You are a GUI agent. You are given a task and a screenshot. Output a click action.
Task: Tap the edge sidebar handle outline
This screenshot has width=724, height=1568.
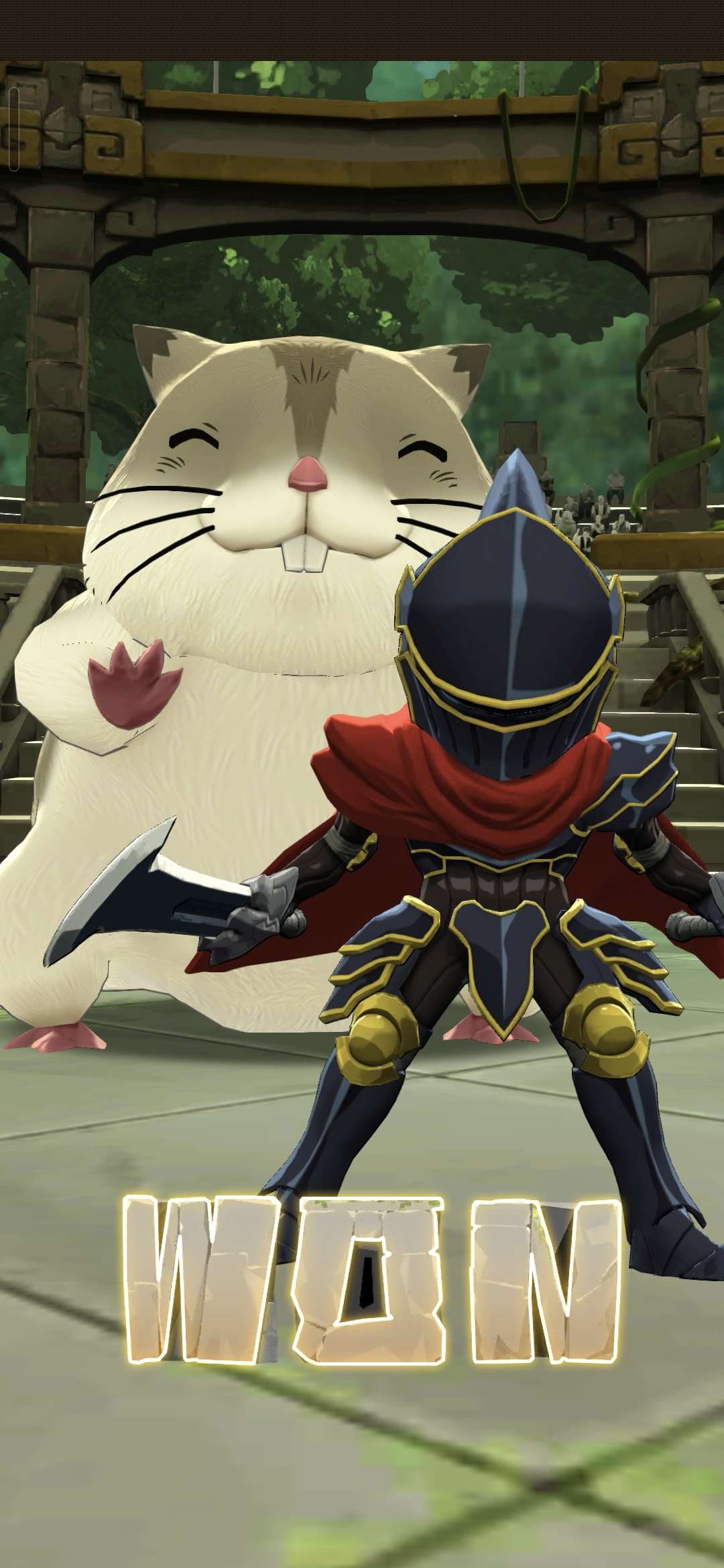14,129
